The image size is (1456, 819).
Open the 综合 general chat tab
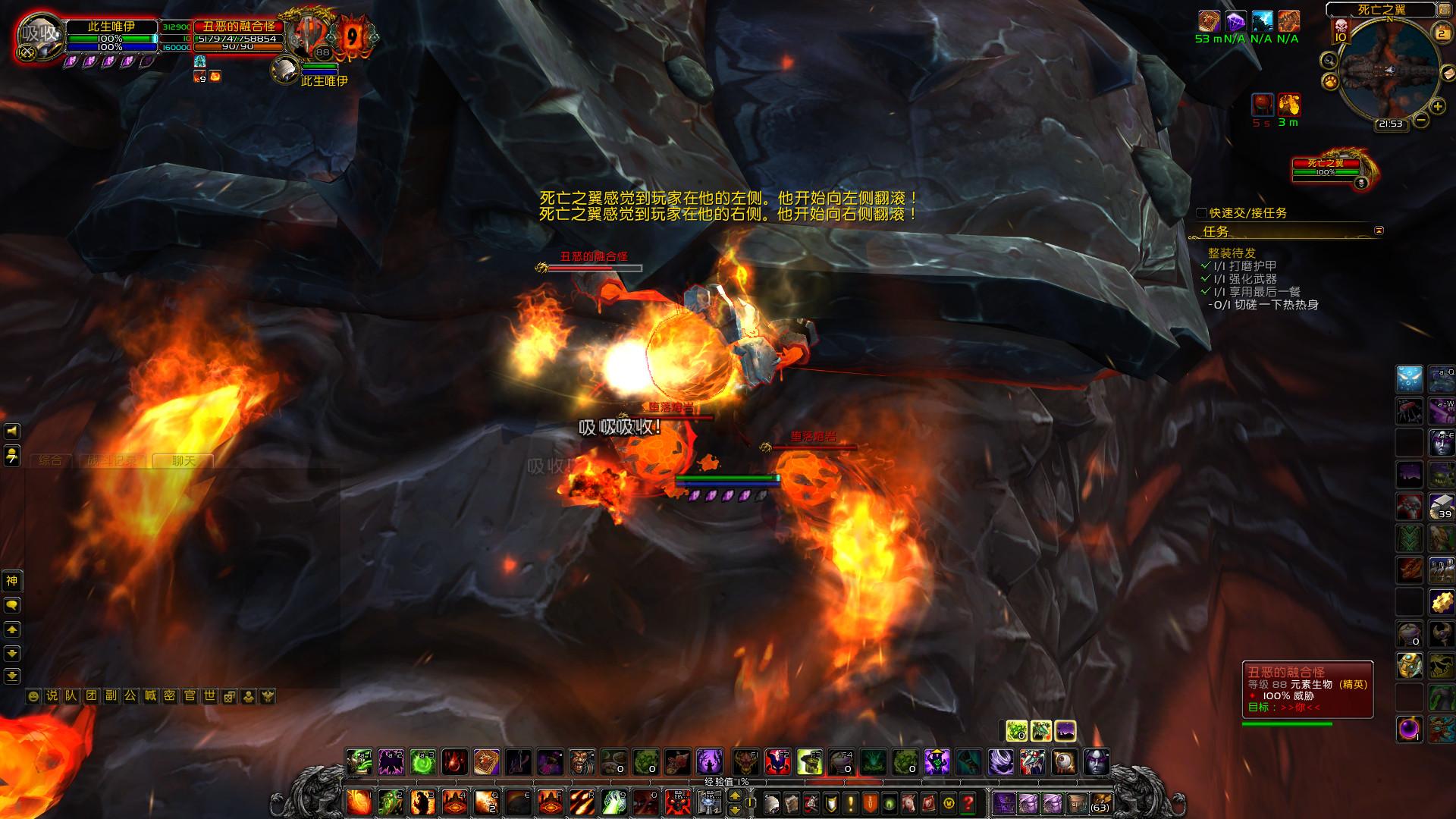(x=50, y=460)
